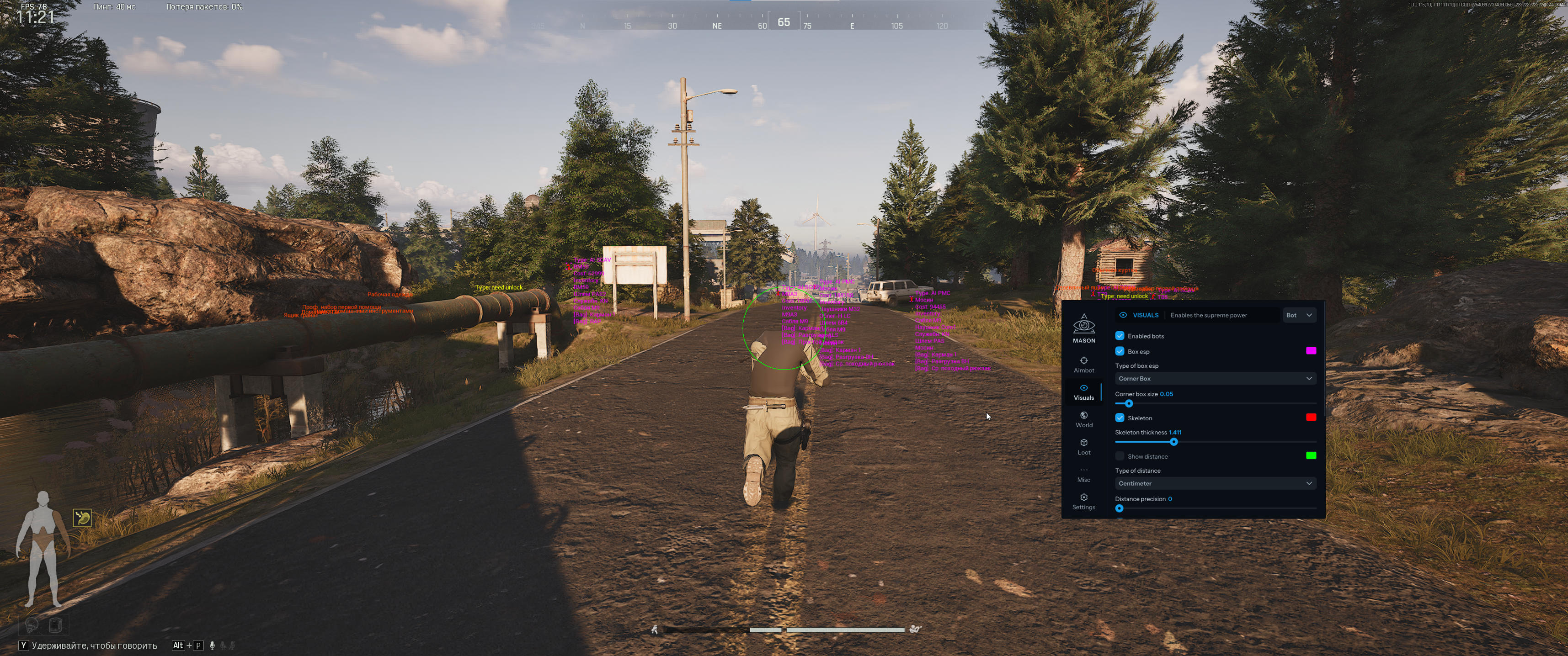Click the microphone icon in the voice bar

click(213, 645)
